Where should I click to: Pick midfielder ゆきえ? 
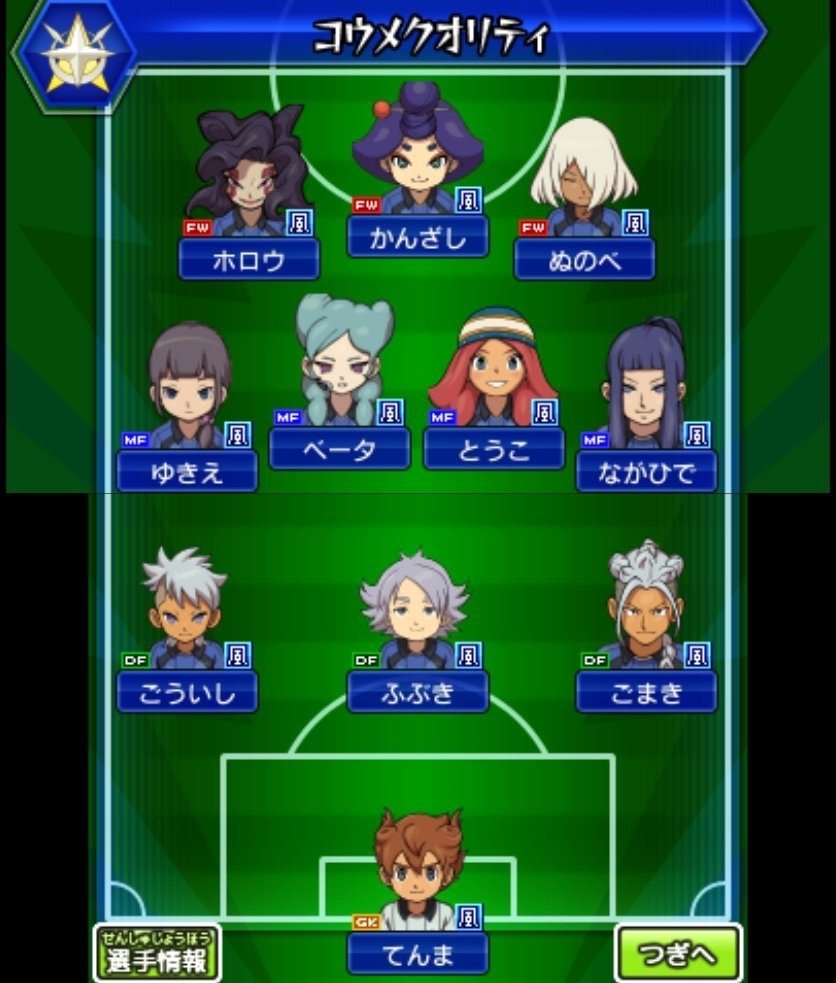click(x=187, y=471)
